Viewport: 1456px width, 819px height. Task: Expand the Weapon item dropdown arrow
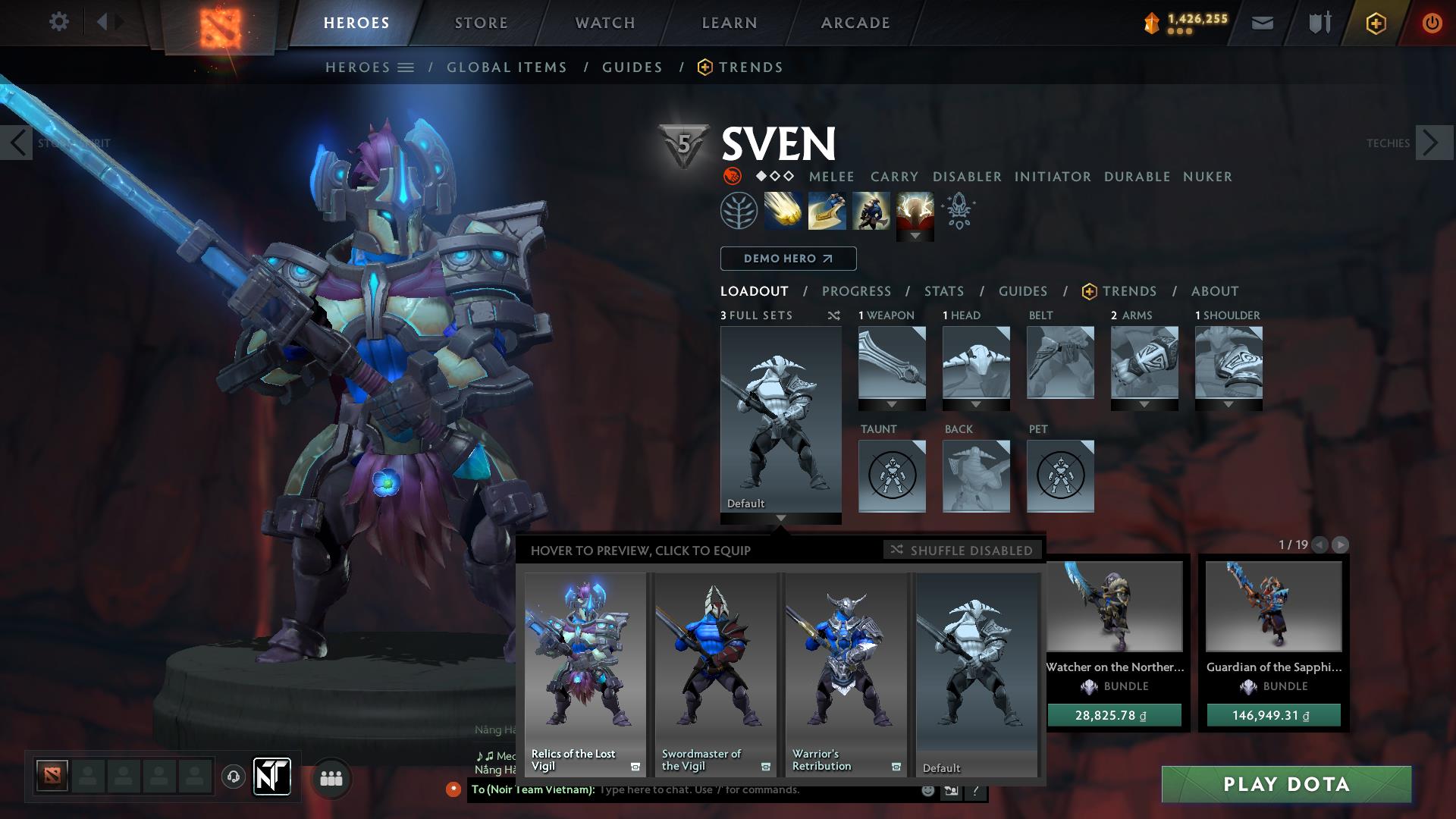pos(892,404)
